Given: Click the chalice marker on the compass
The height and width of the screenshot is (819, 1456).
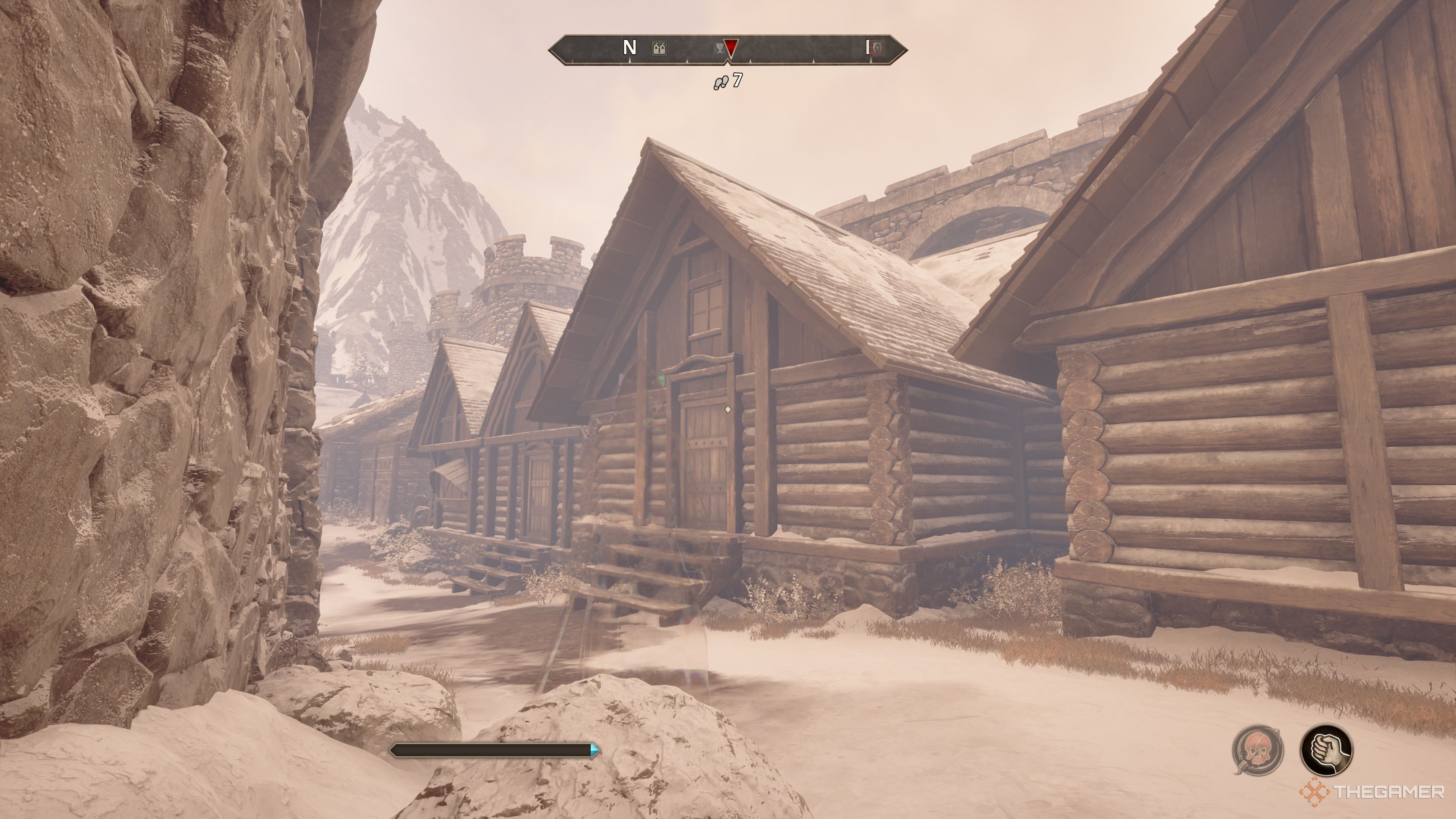Looking at the screenshot, I should point(719,49).
